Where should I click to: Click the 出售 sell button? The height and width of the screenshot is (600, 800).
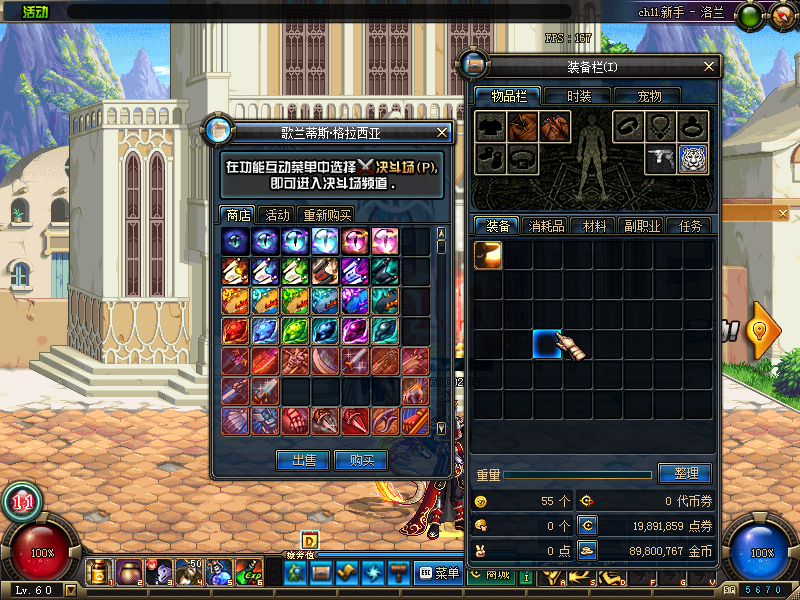(x=304, y=460)
